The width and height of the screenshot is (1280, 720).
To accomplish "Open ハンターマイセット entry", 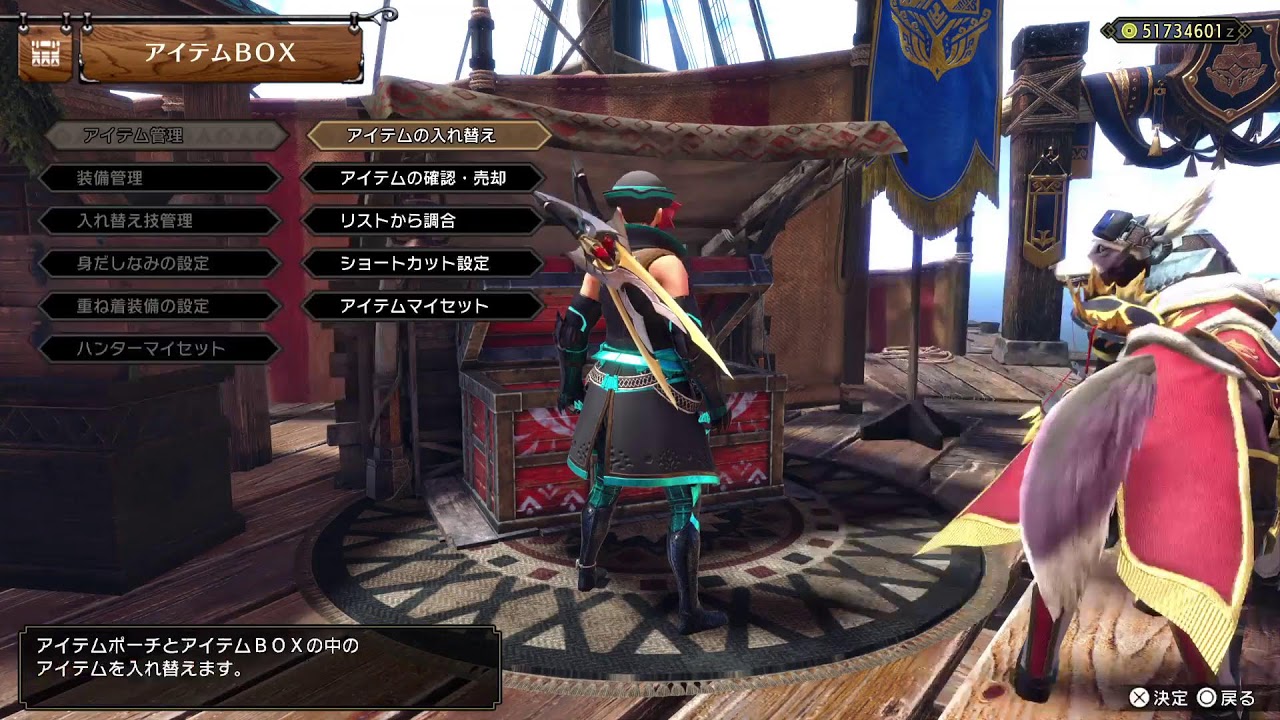I will 160,349.
